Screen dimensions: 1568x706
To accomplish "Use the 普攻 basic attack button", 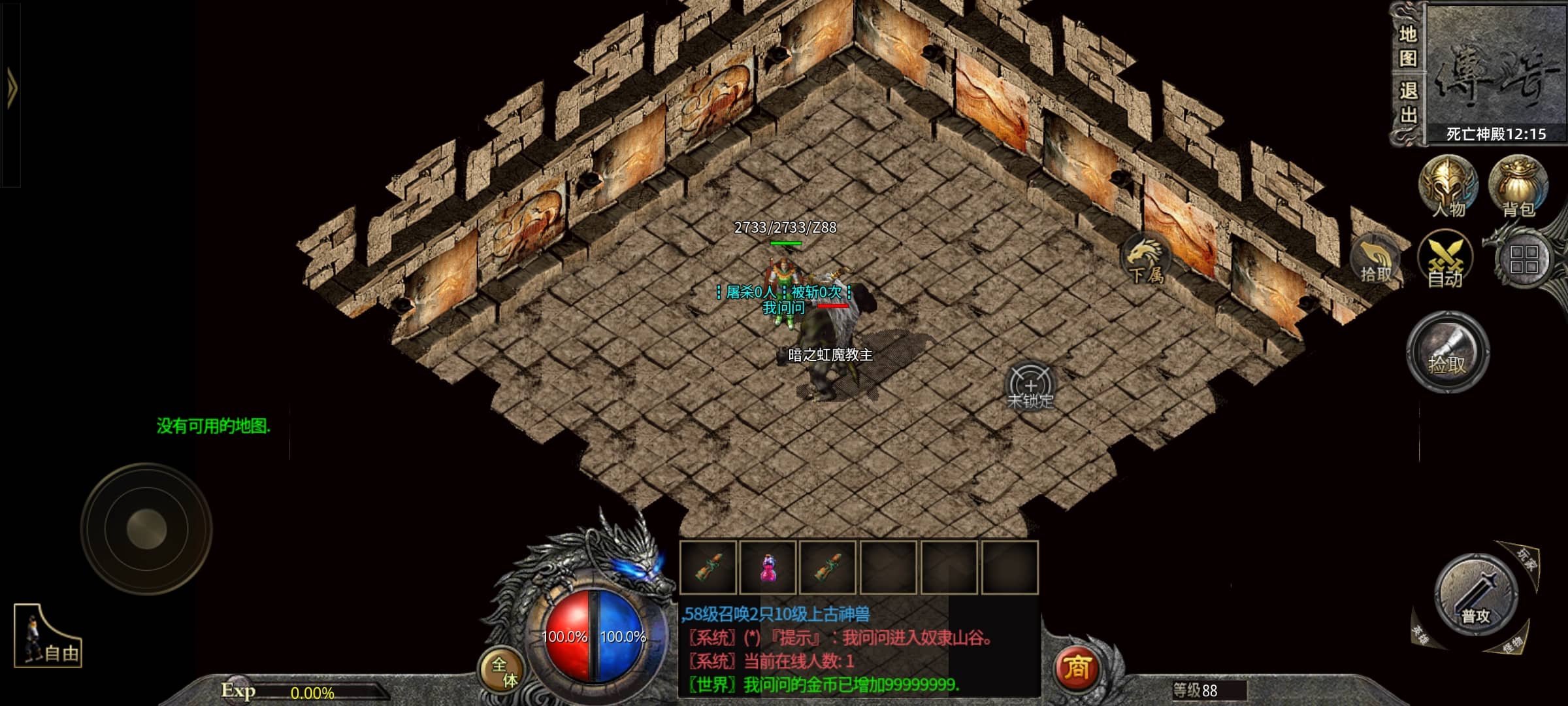I will click(1475, 596).
